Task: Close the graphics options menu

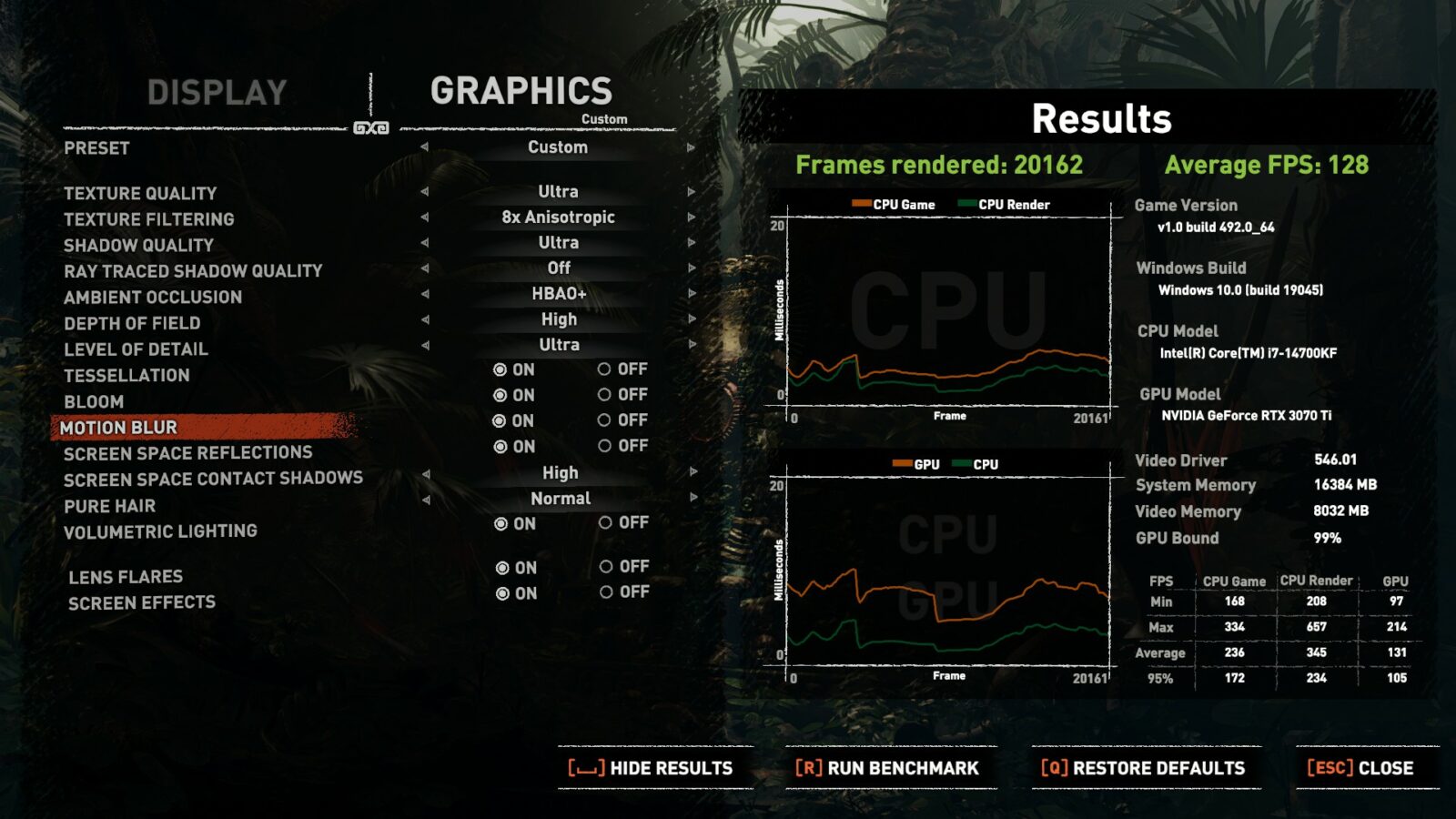Action: coord(1360,768)
